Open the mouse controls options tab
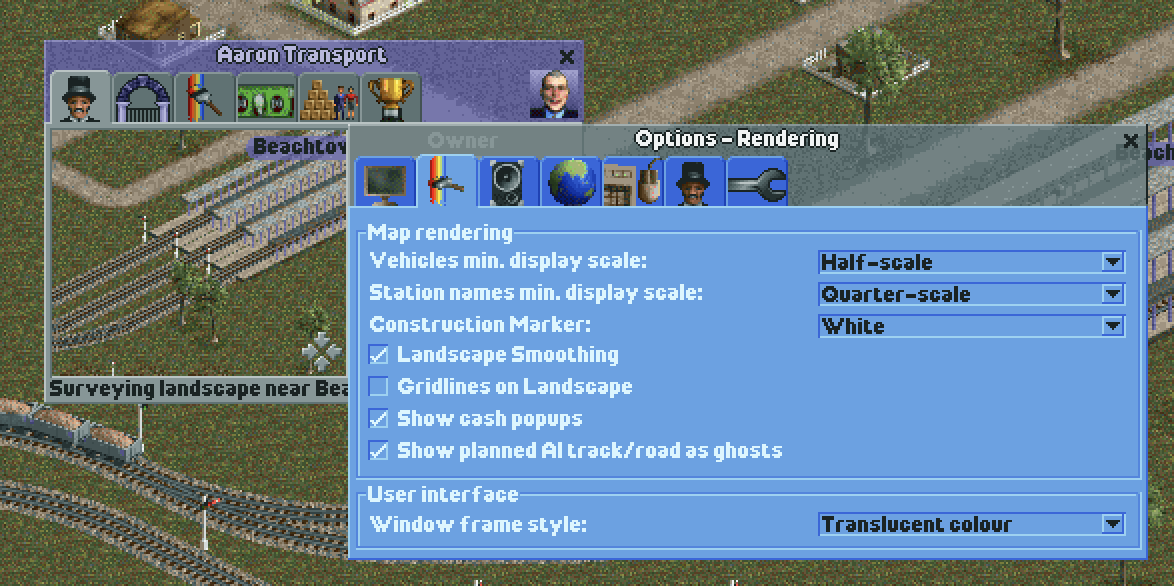 [x=634, y=183]
